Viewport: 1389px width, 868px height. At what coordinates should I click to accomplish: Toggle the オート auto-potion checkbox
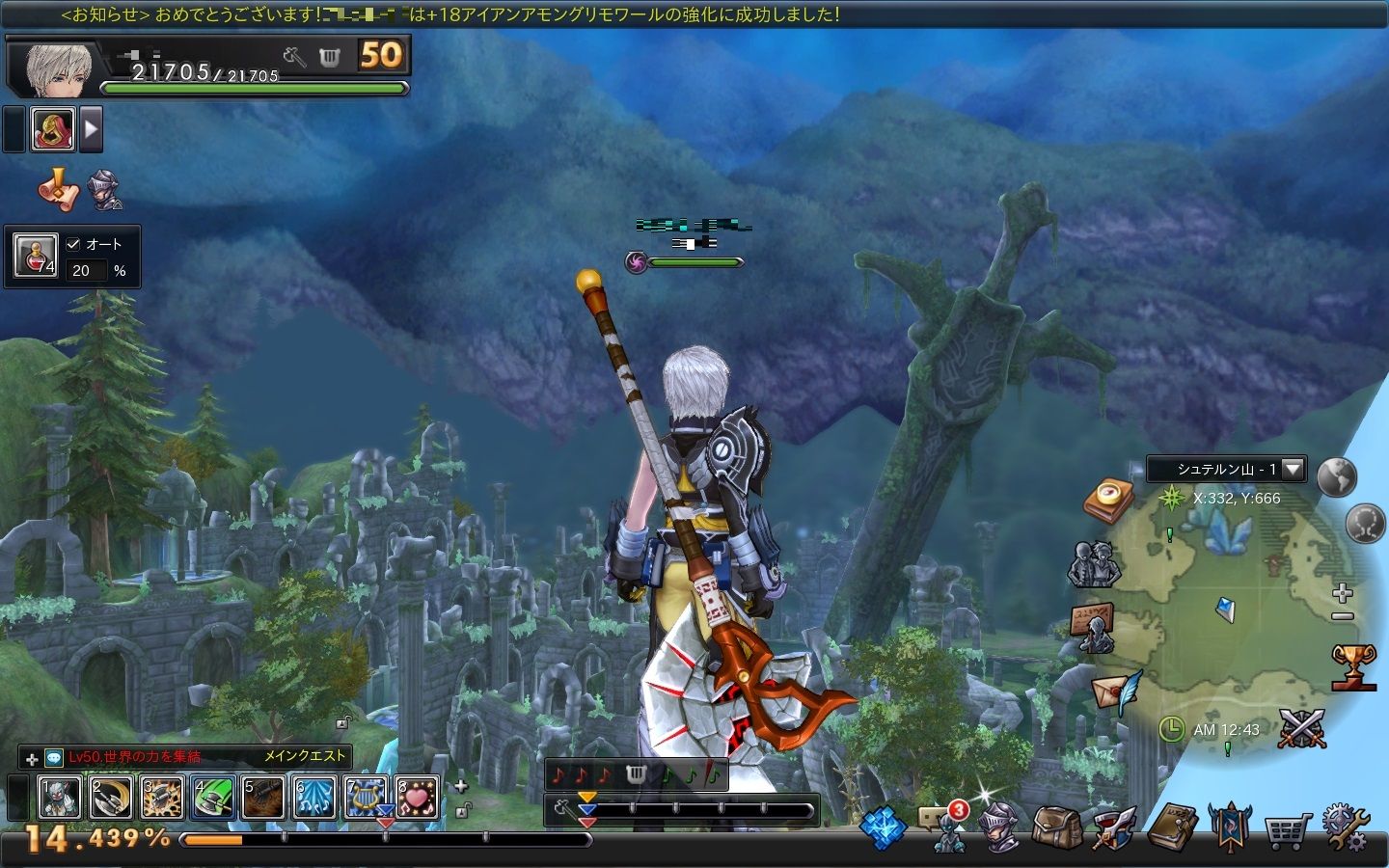(73, 244)
